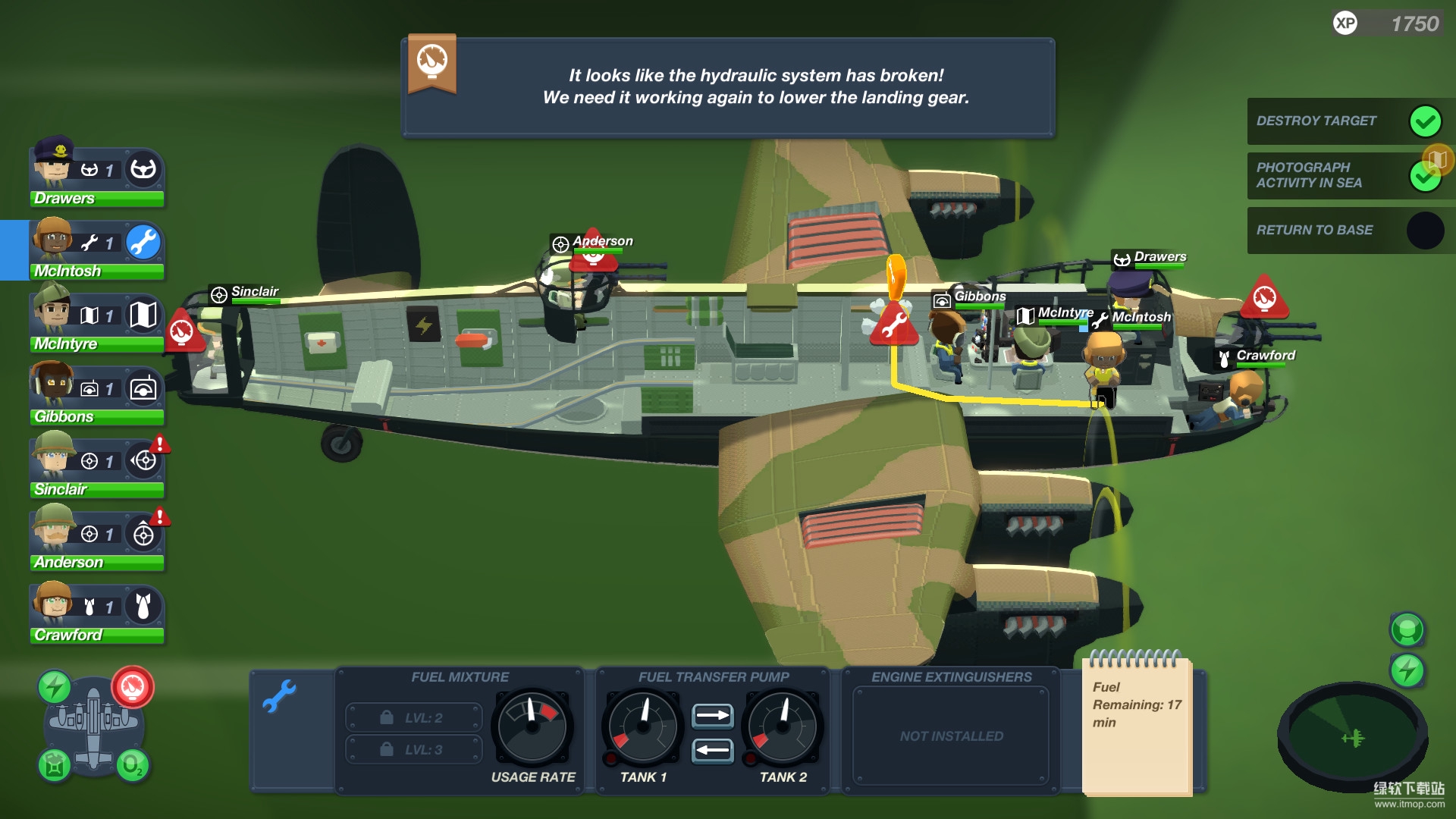Click the green lightning button above radar
The width and height of the screenshot is (1456, 819).
(x=1407, y=670)
